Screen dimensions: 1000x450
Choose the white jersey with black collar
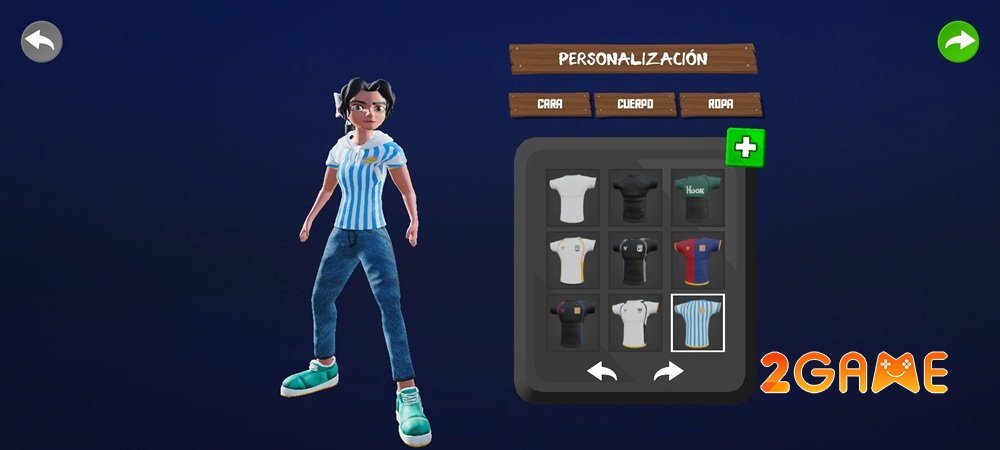pos(635,322)
